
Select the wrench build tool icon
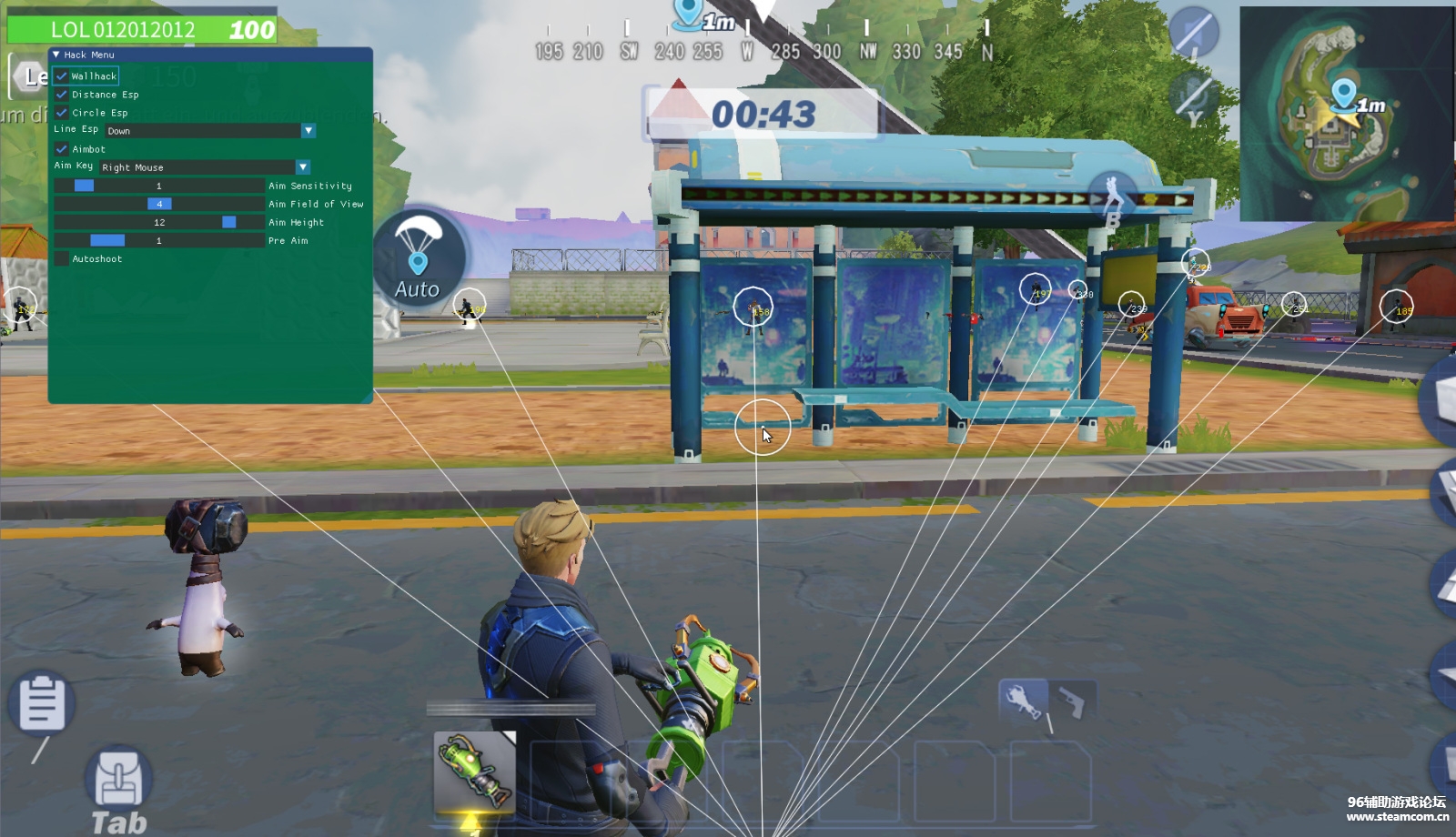tap(1023, 701)
